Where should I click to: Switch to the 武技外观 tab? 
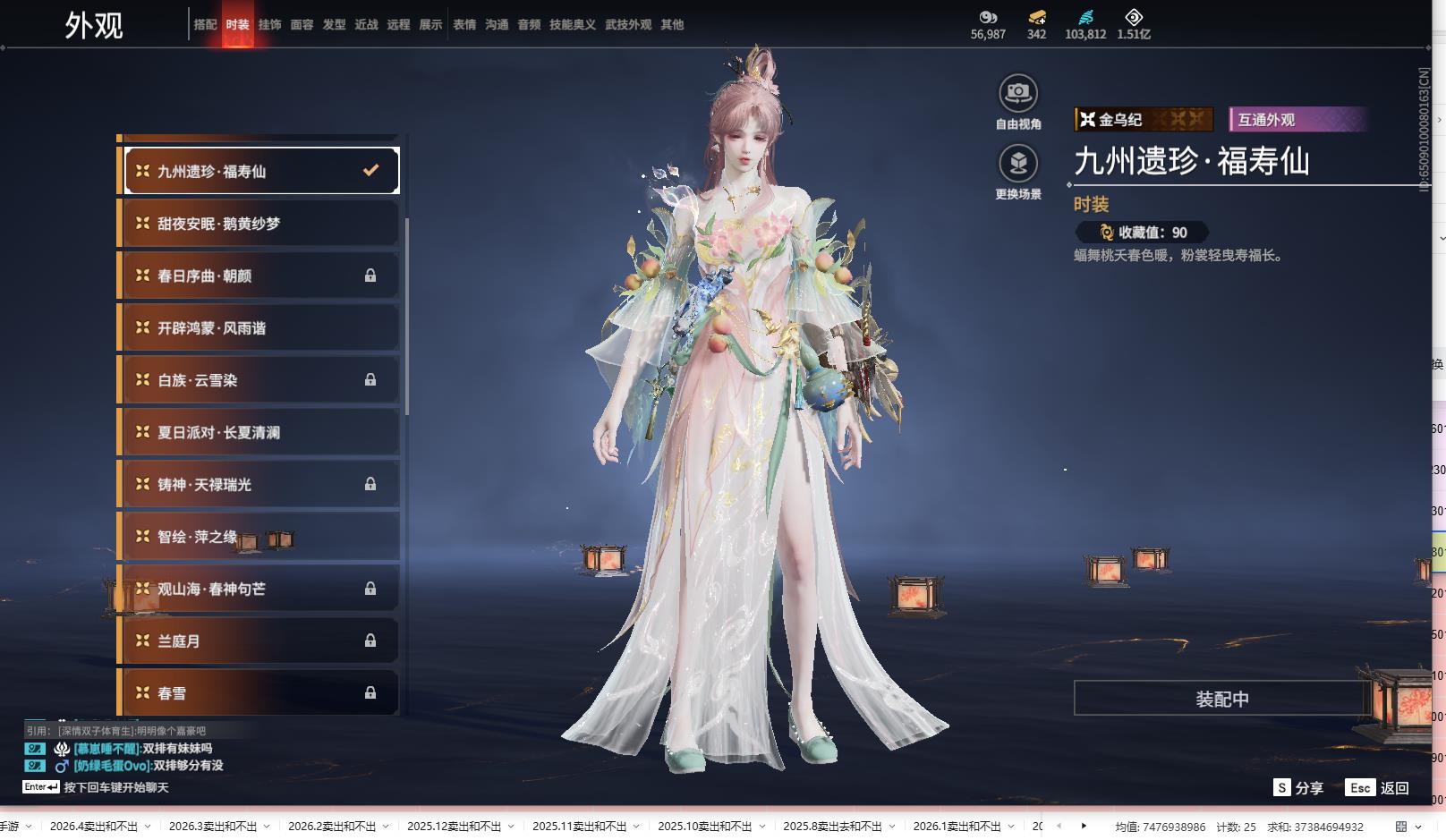627,25
